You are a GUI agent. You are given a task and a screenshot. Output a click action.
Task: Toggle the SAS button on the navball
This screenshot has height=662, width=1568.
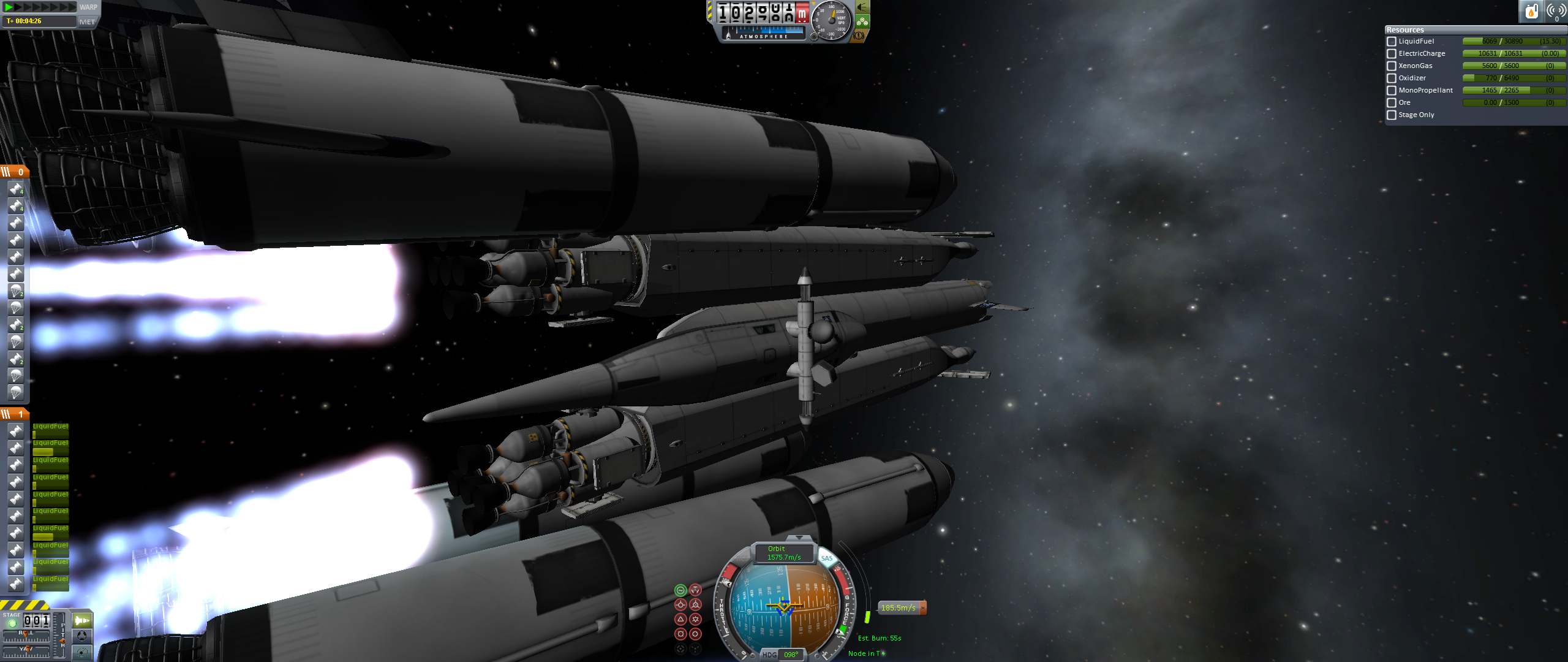pos(827,558)
